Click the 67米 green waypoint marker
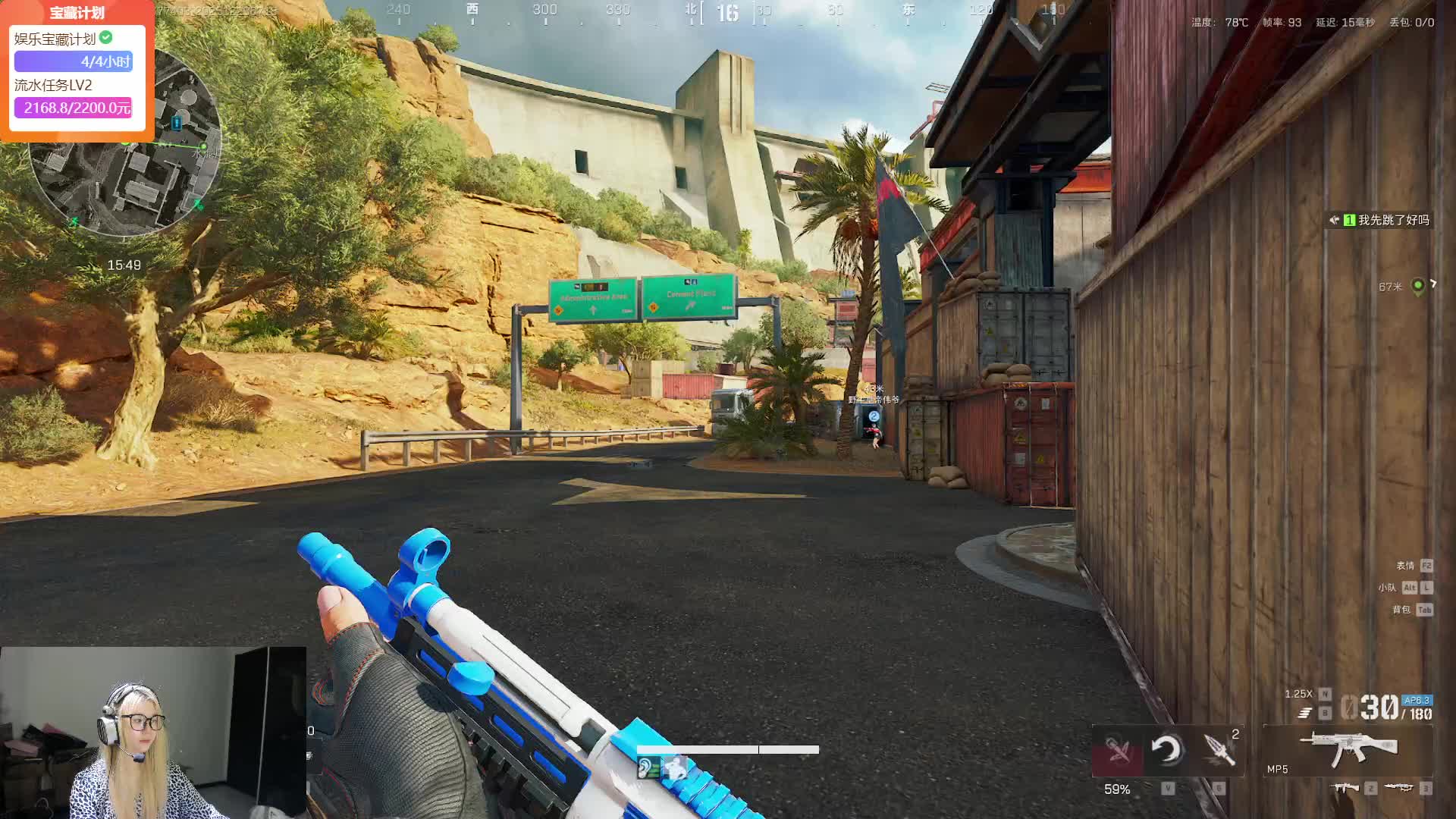 pyautogui.click(x=1417, y=286)
